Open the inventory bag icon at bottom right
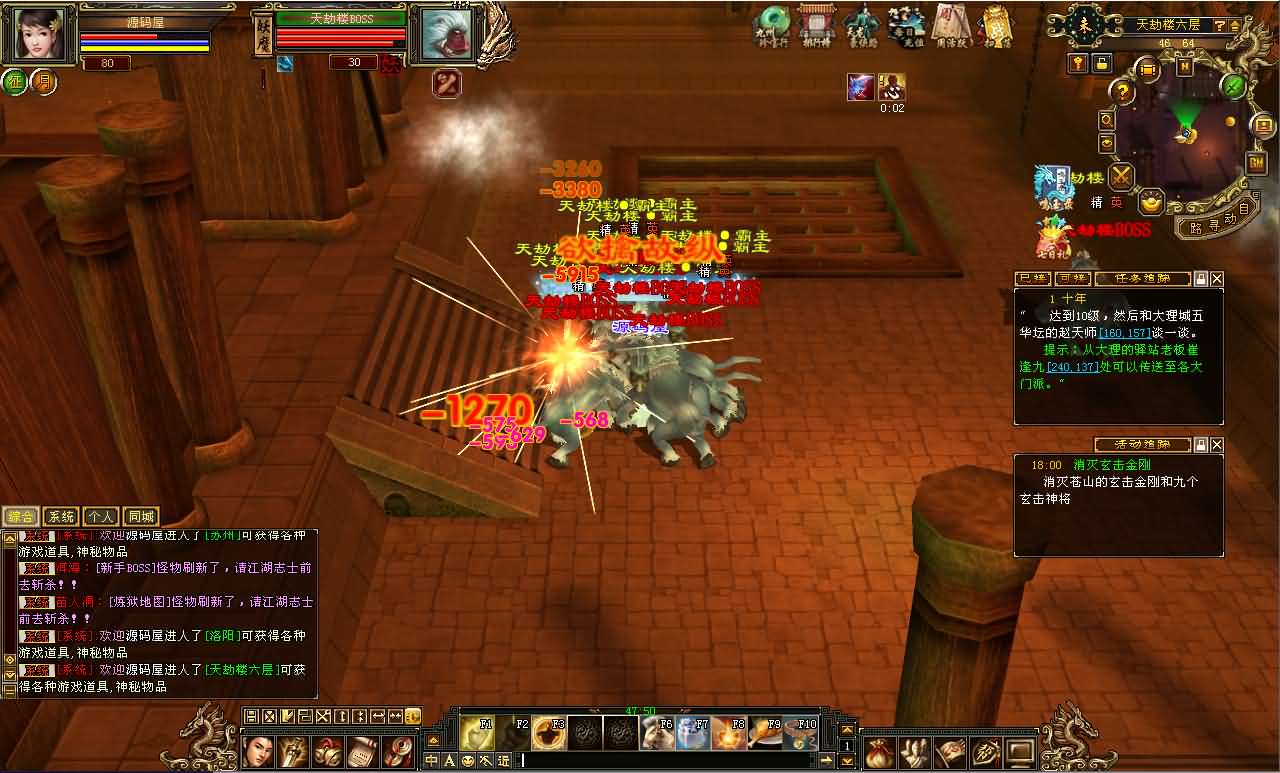 (879, 752)
